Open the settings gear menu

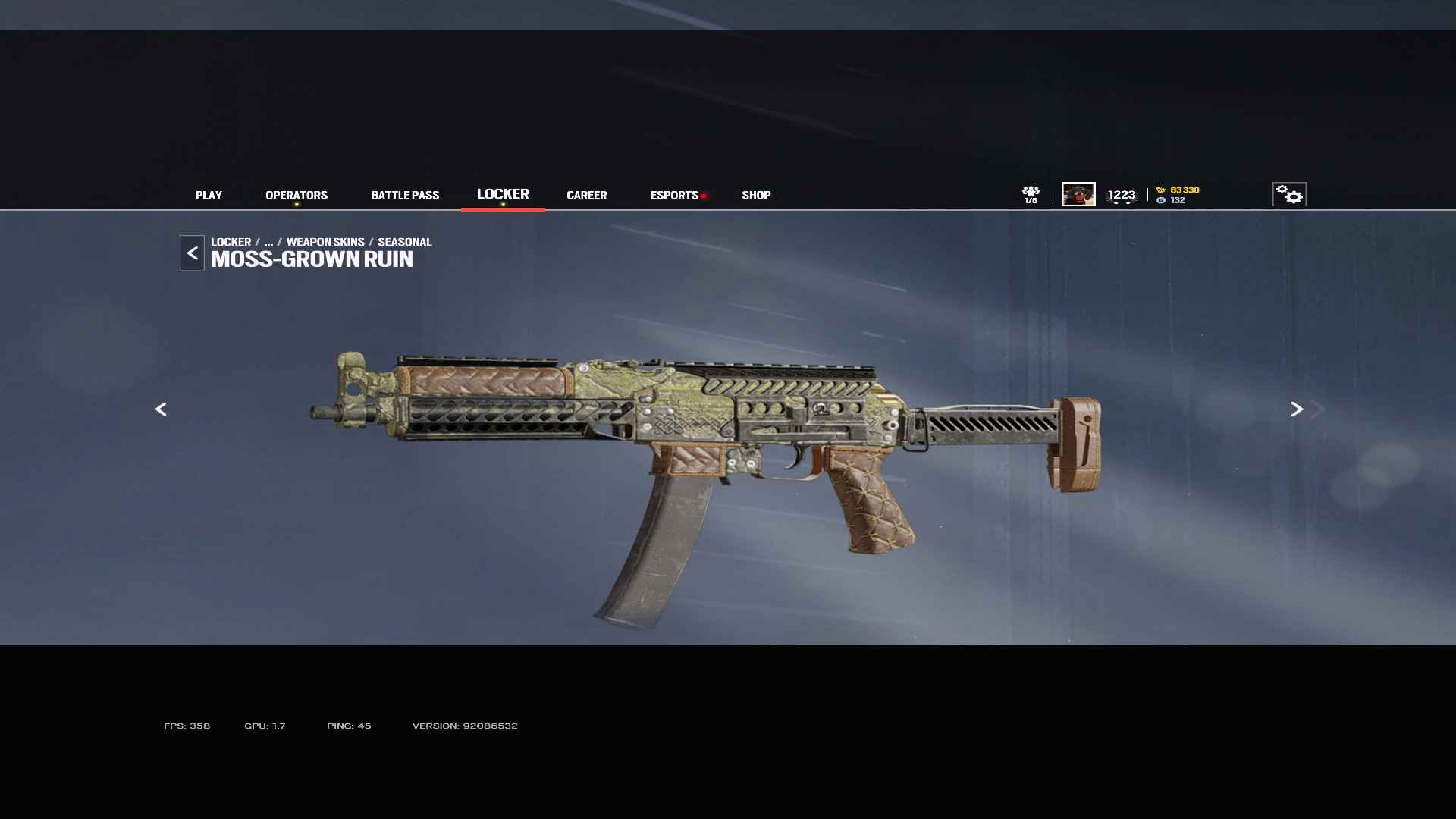1289,194
